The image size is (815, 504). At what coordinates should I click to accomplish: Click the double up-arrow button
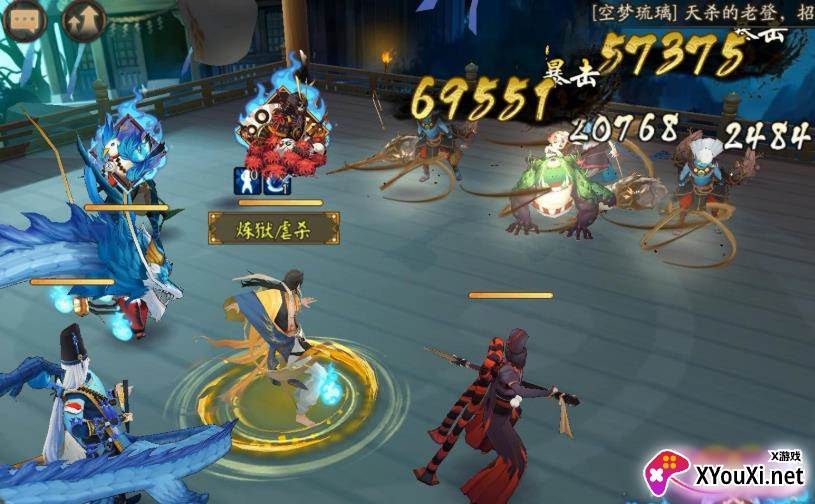coord(83,21)
